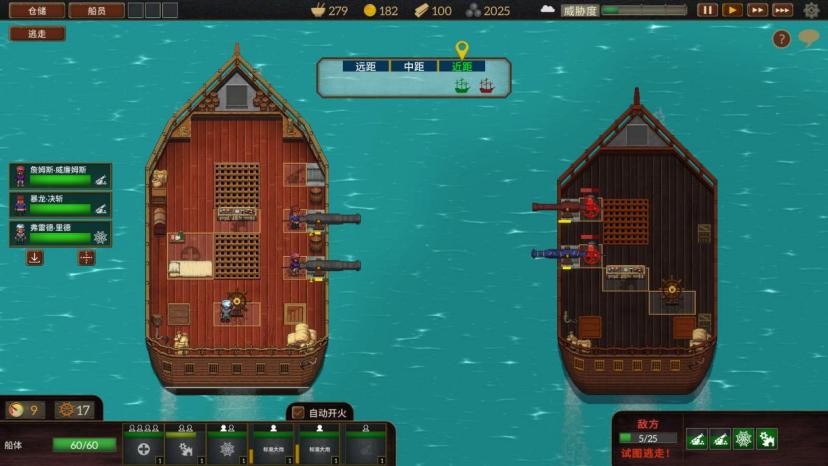Viewport: 828px width, 466px height.
Task: Open the 仓储 storage menu
Action: click(x=37, y=10)
